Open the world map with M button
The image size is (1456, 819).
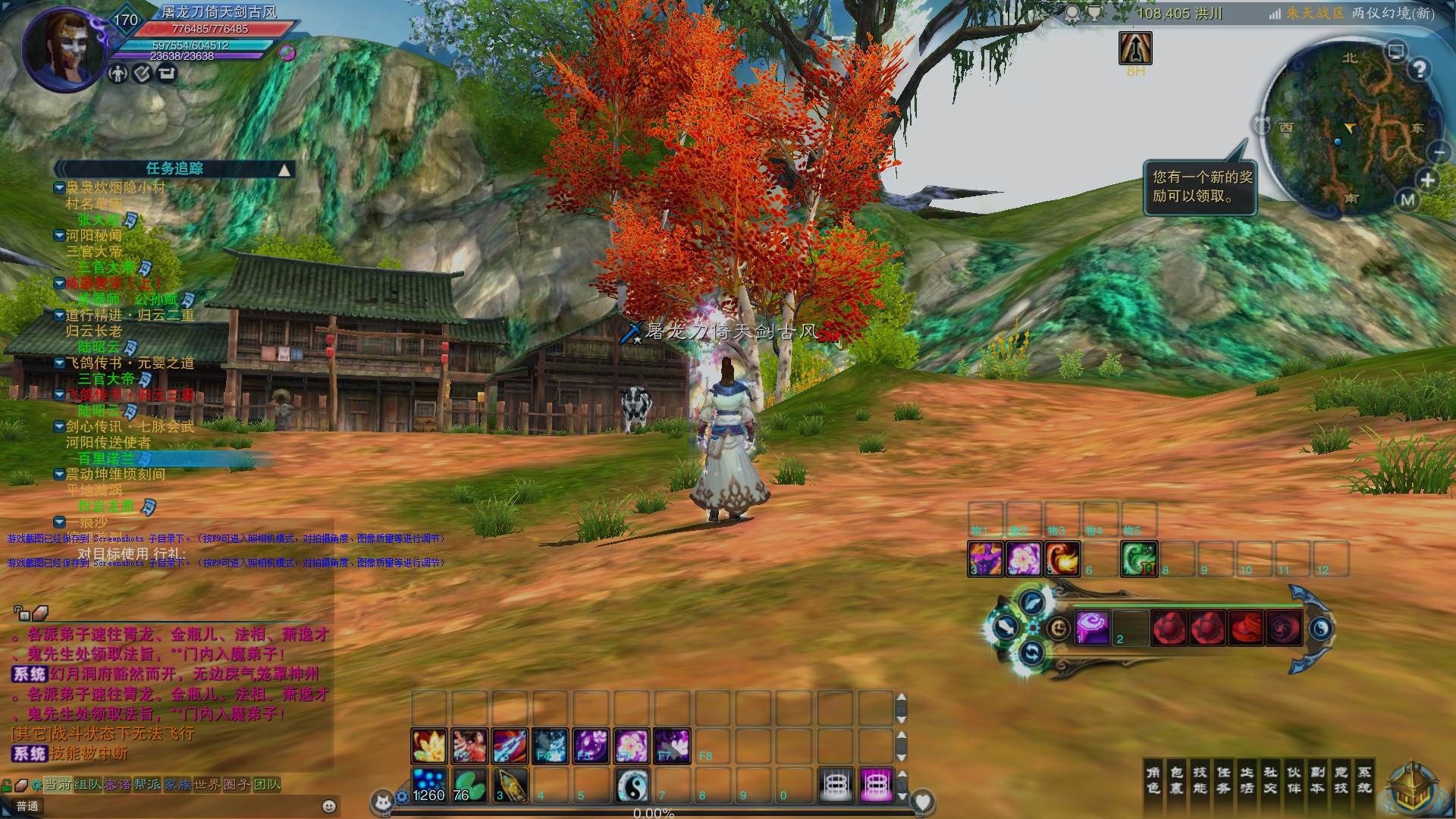[1408, 200]
